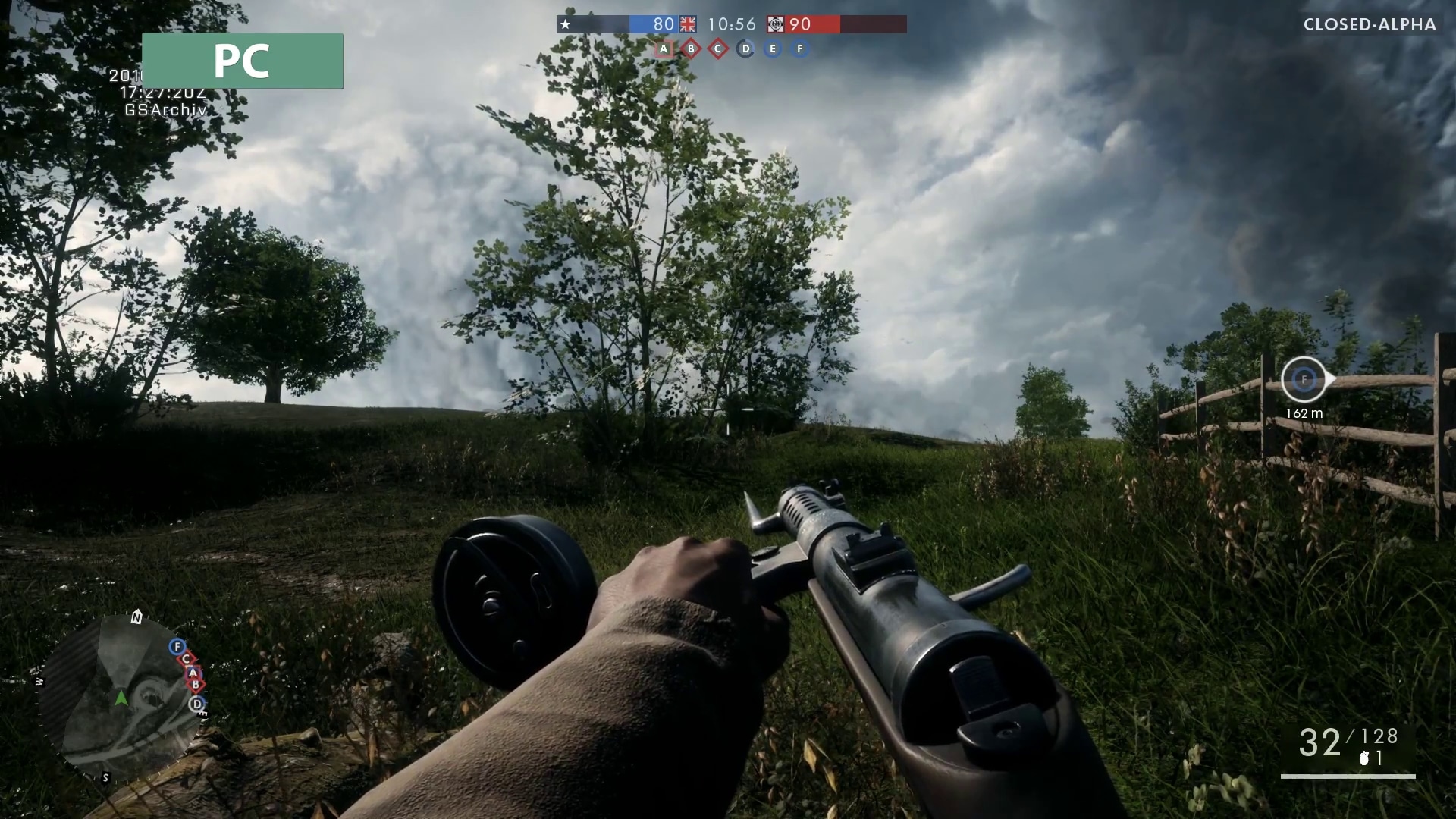Select objective flag F in the top bar
Viewport: 1456px width, 819px height.
[800, 49]
